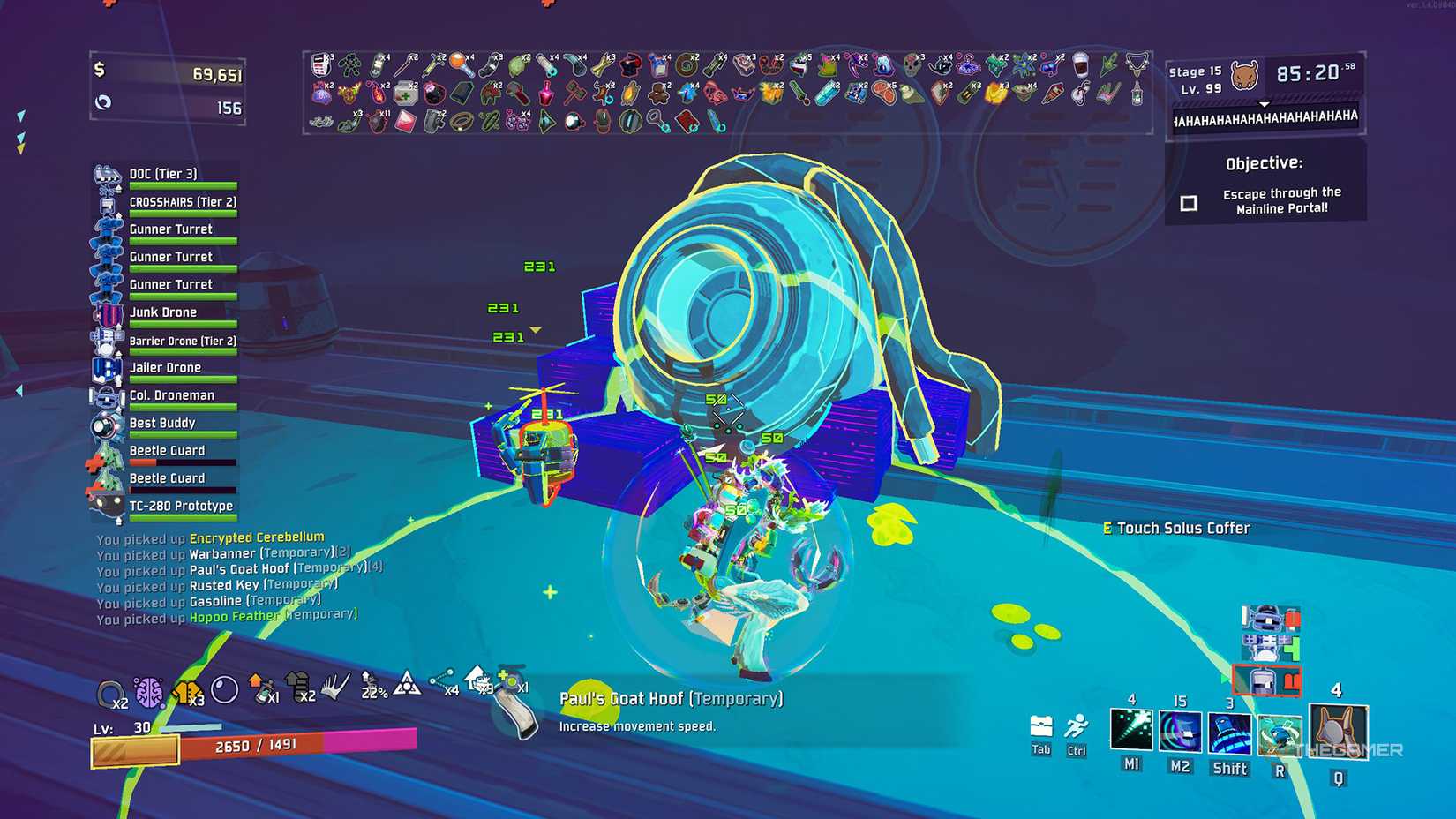Click the purple brain Cerebellum item icon
The image size is (1456, 819).
pos(148,692)
